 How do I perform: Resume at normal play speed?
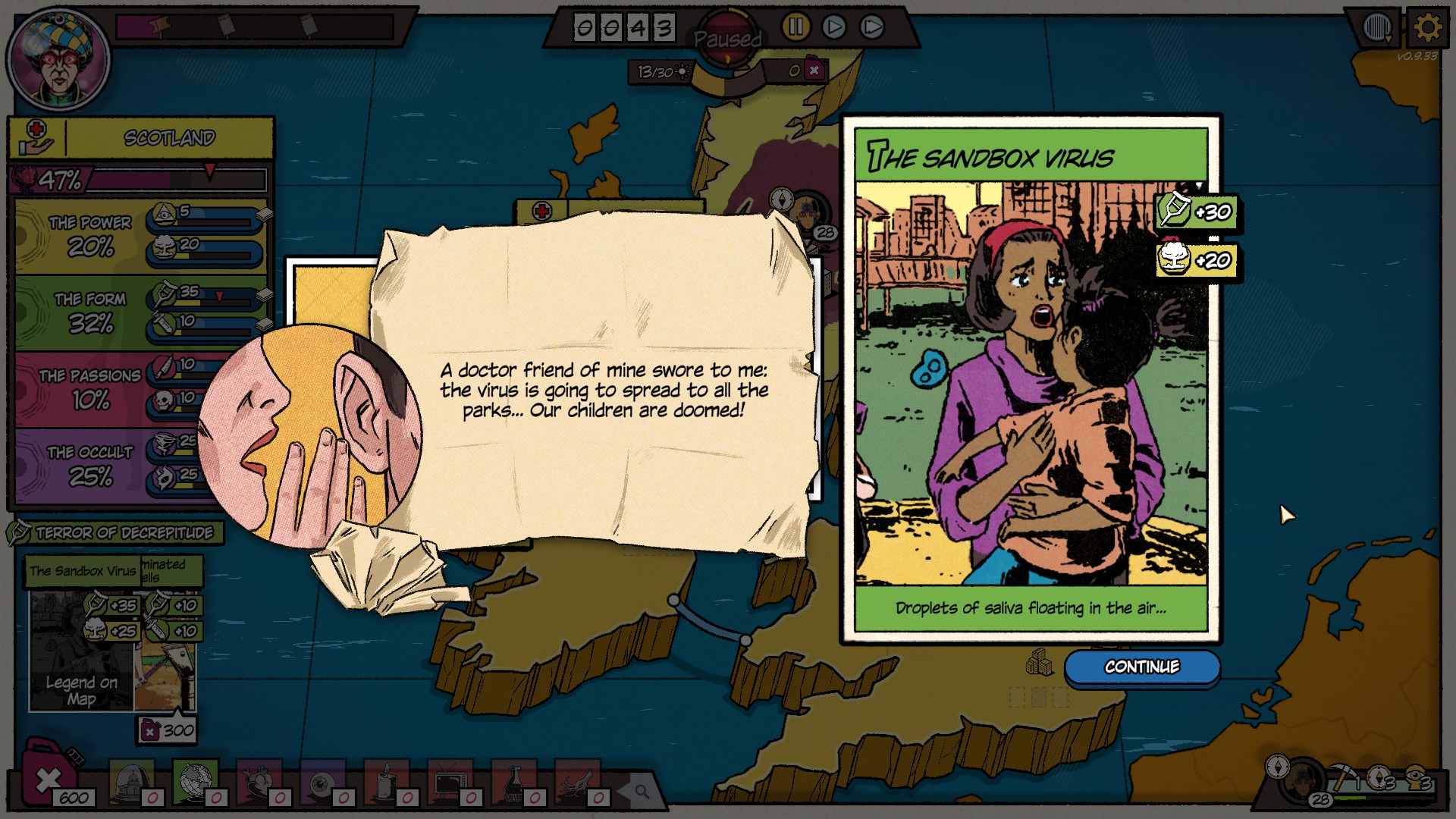tap(833, 27)
